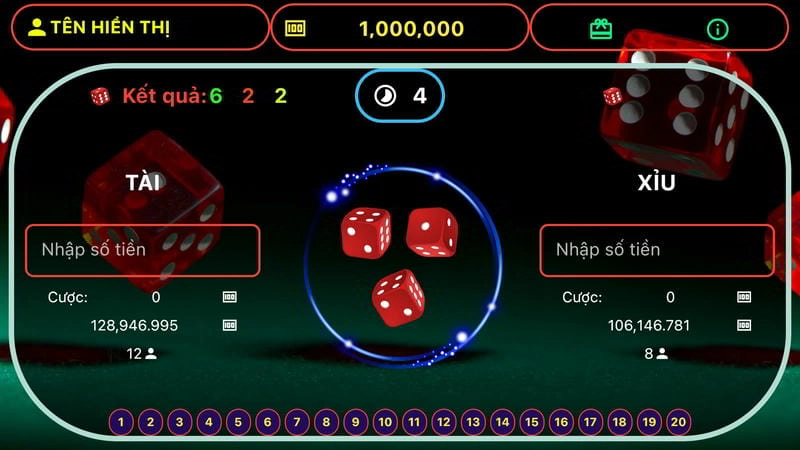Select round history marker 13
800x450 pixels.
tap(473, 423)
